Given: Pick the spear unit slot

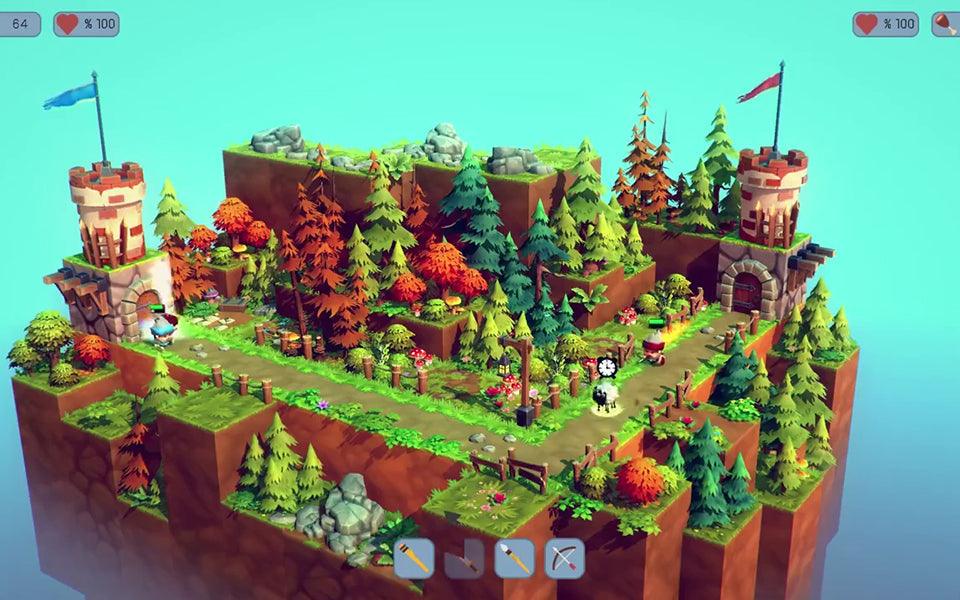Looking at the screenshot, I should pos(514,558).
